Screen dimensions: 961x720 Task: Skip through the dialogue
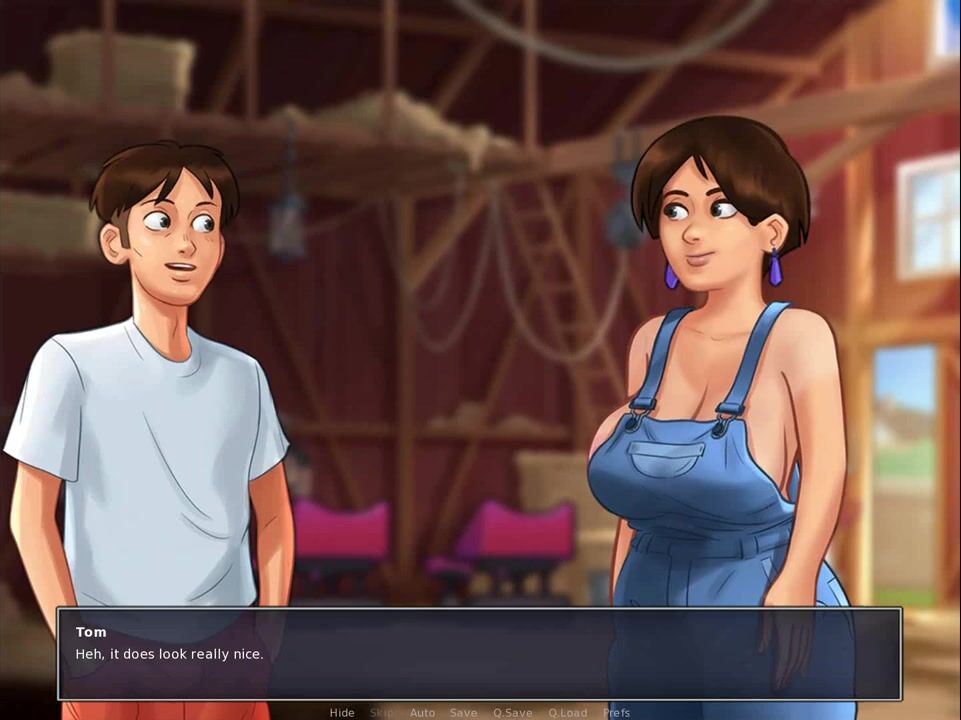(382, 713)
